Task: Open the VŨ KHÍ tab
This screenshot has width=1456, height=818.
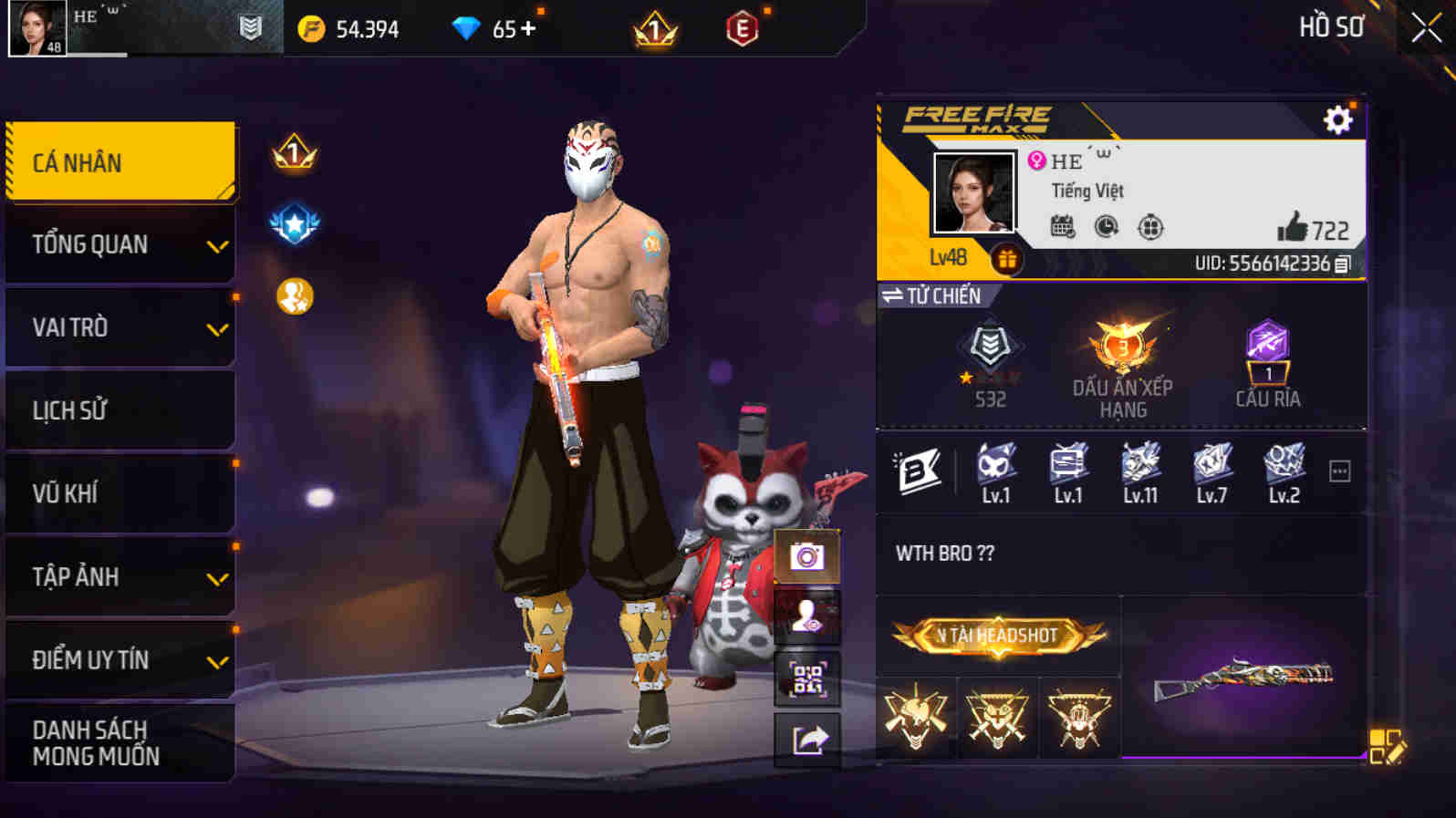Action: pyautogui.click(x=119, y=492)
